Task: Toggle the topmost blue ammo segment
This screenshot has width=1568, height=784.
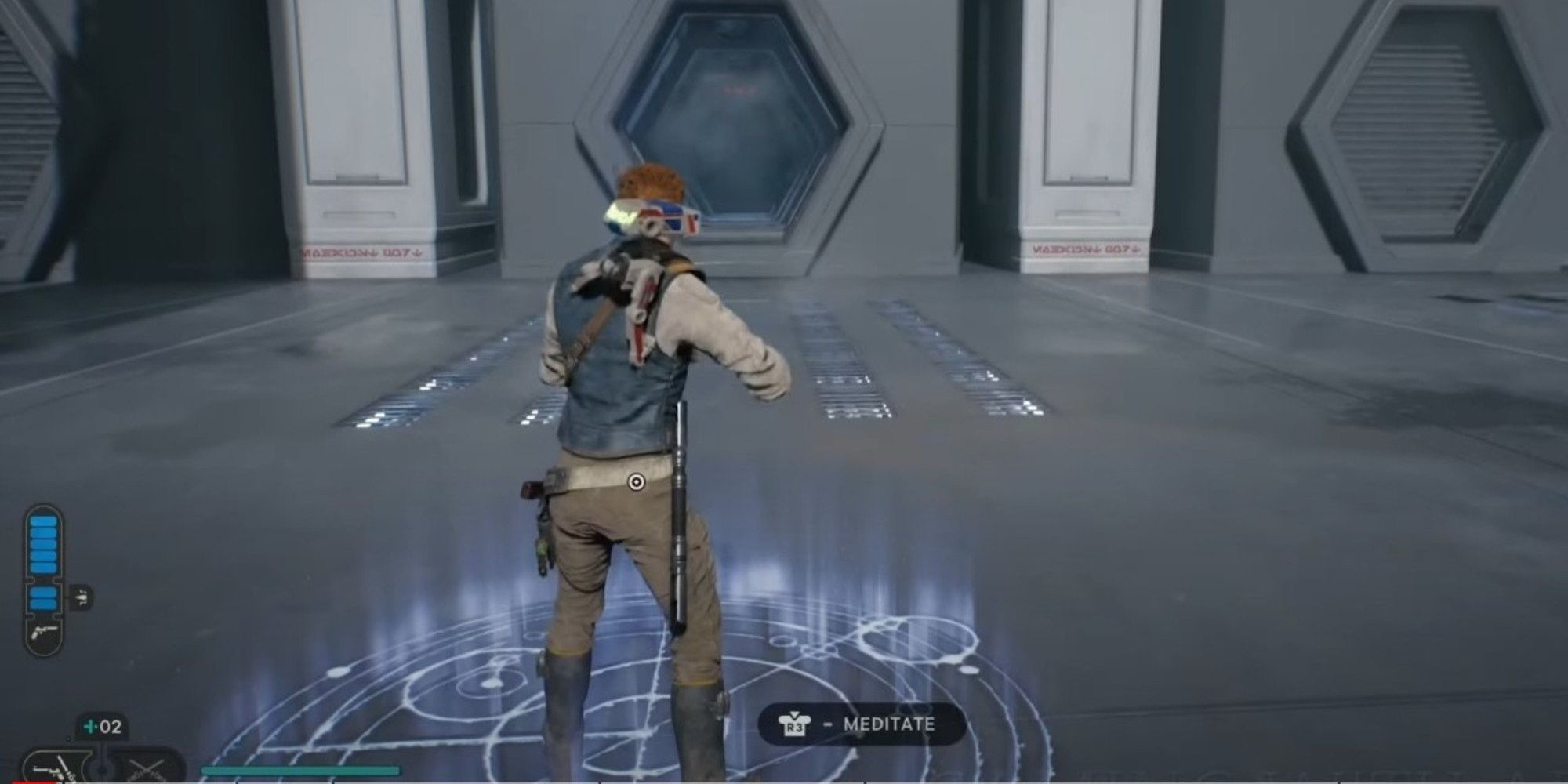Action: [x=45, y=521]
